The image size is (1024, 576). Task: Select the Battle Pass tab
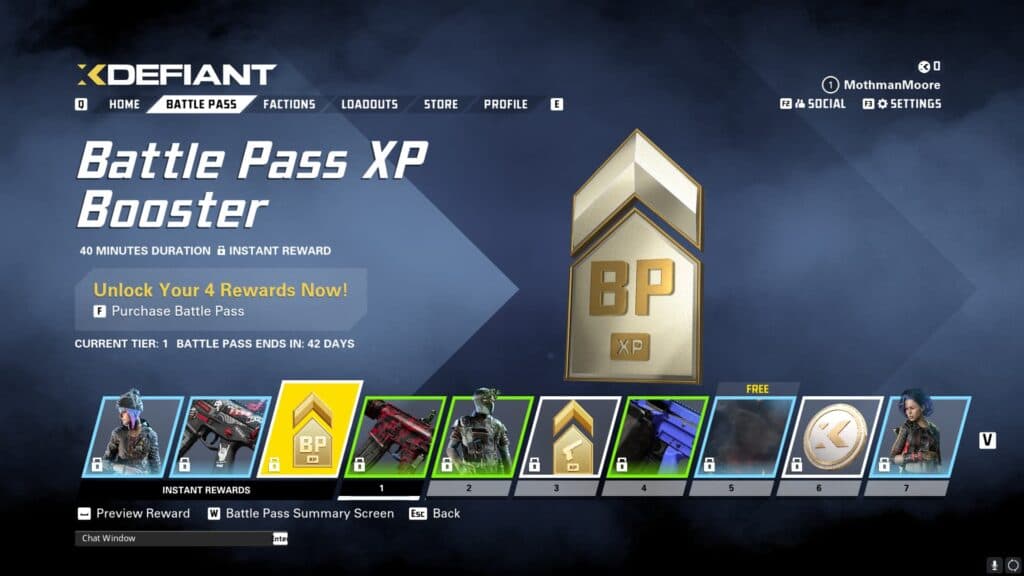[x=201, y=104]
